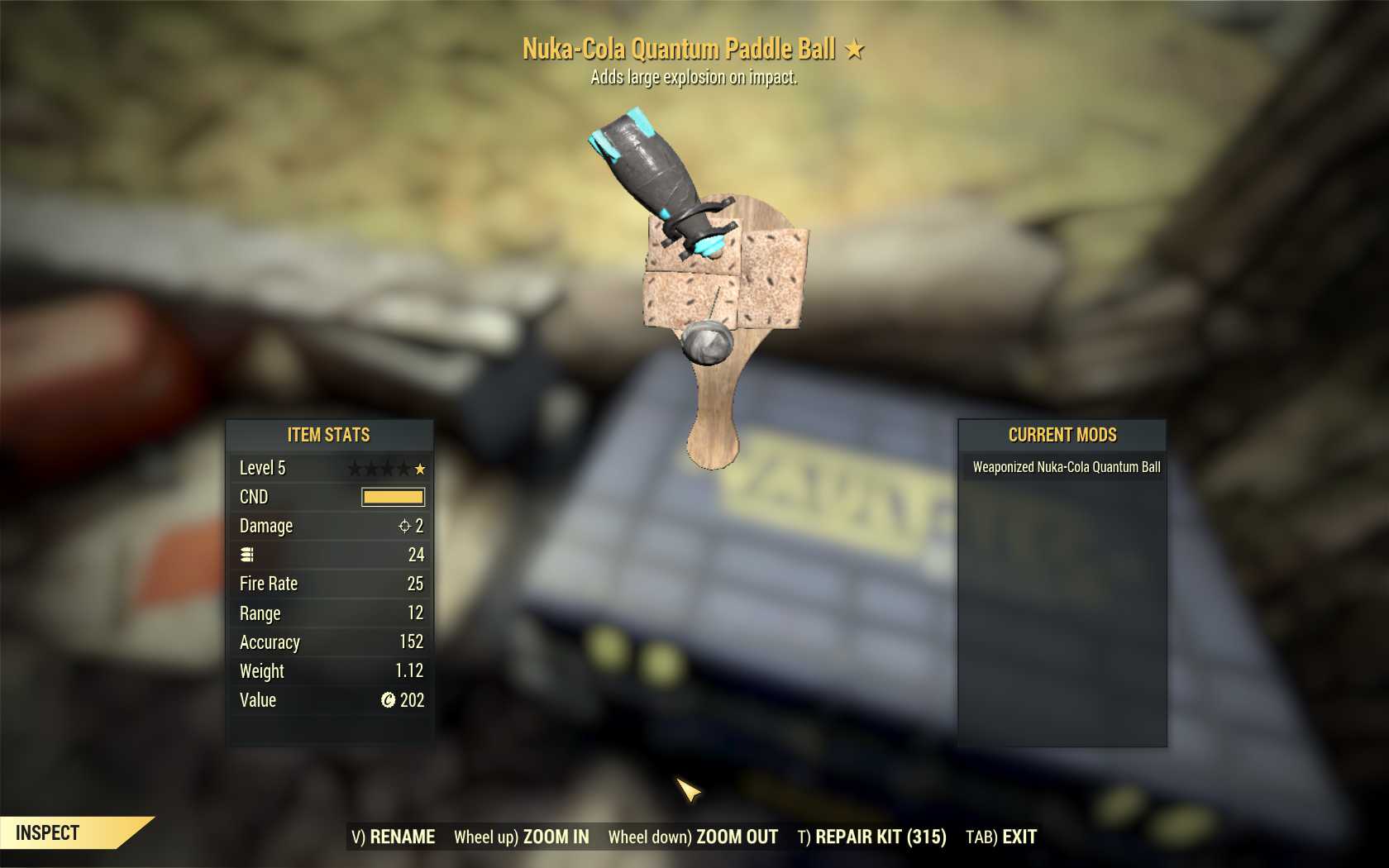The width and height of the screenshot is (1389, 868).
Task: Select the Weaponized Nuka-Cola Quantum Ball mod
Action: (x=1067, y=467)
